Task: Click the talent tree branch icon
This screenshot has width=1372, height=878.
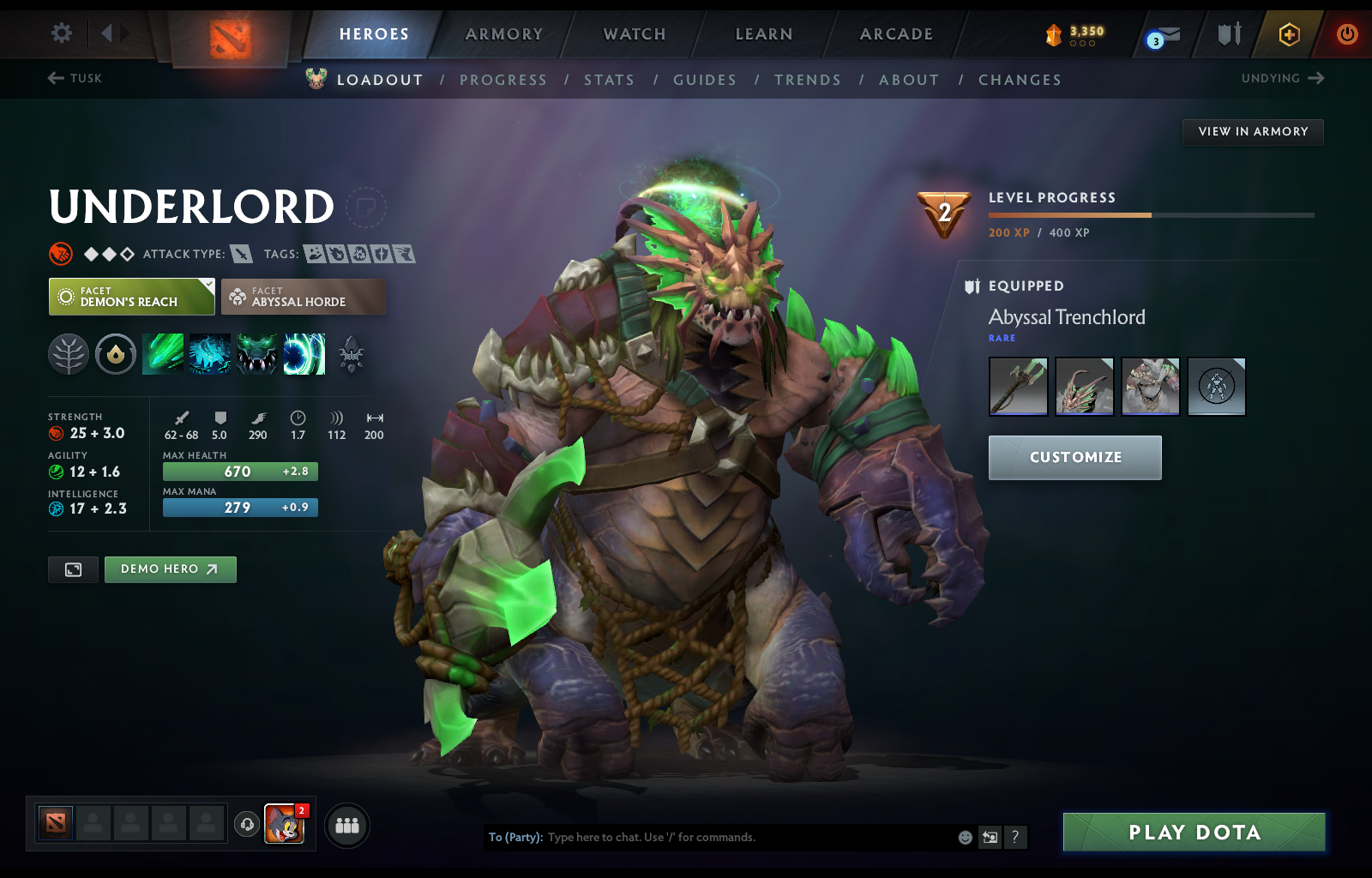Action: [x=69, y=353]
